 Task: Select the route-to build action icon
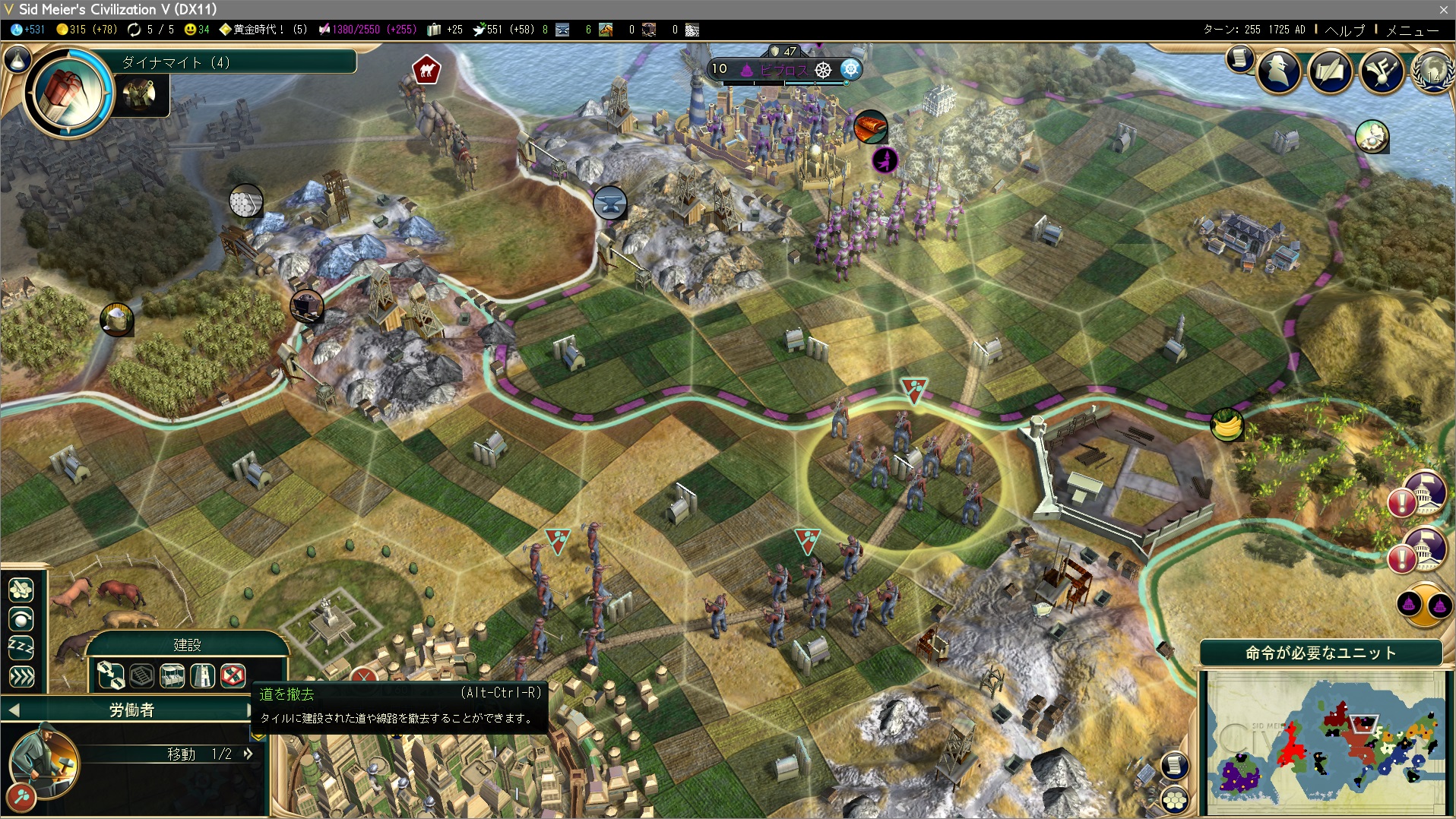(111, 675)
